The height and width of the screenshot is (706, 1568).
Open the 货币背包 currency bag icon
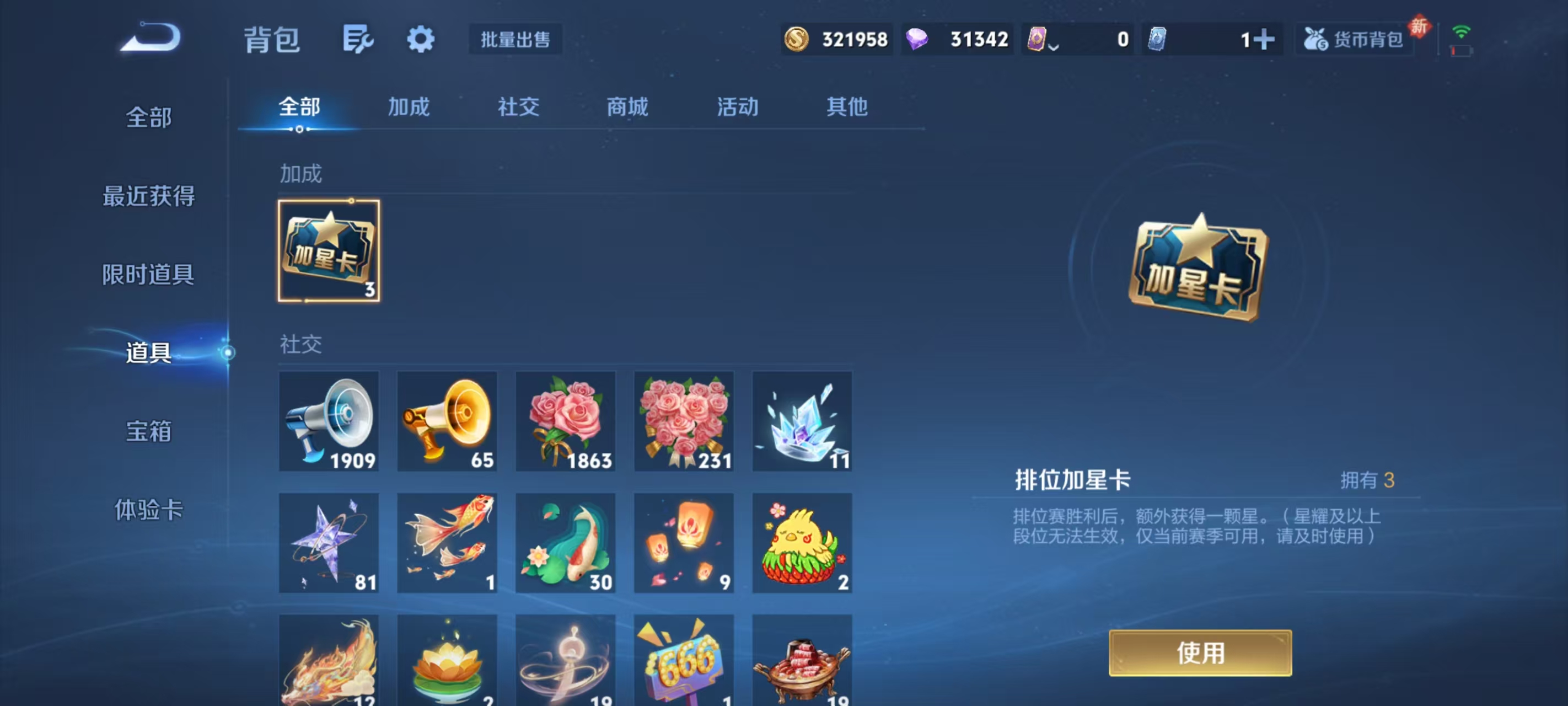(1352, 39)
